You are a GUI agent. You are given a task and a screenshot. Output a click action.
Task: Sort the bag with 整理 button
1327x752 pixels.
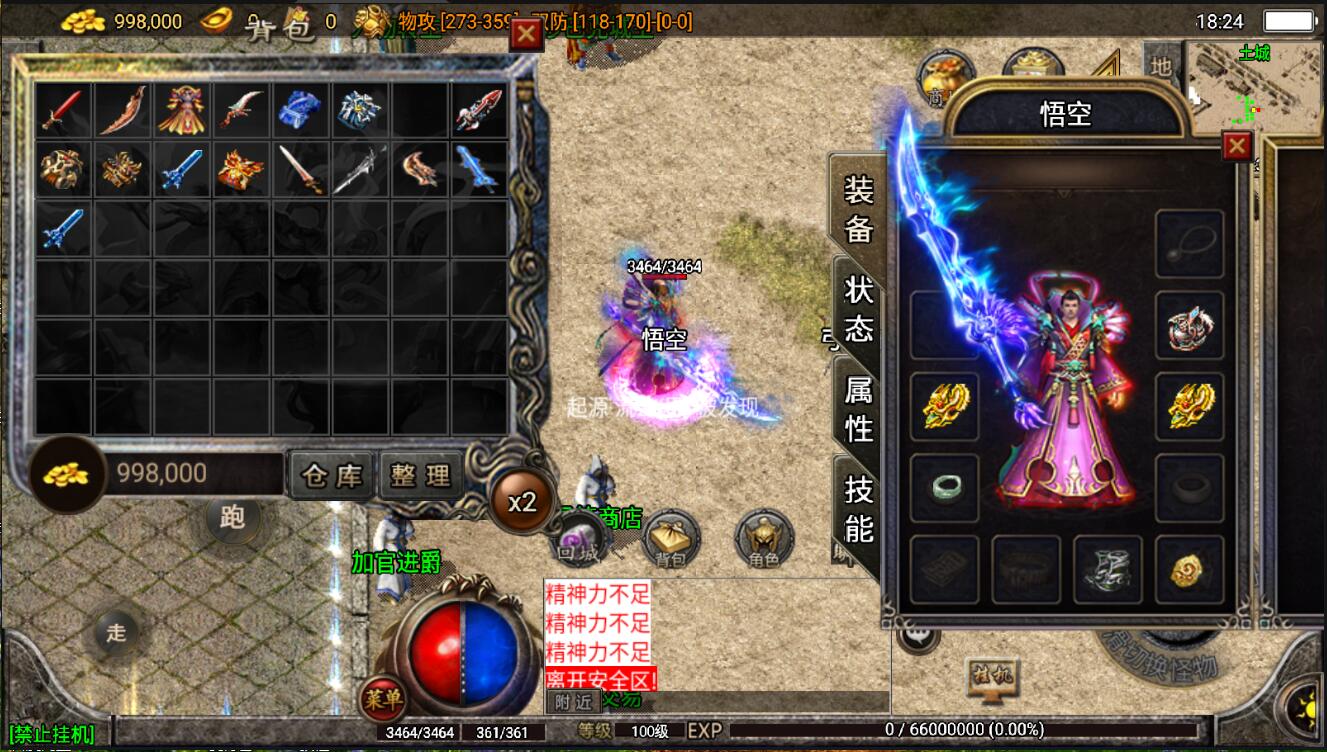[421, 475]
